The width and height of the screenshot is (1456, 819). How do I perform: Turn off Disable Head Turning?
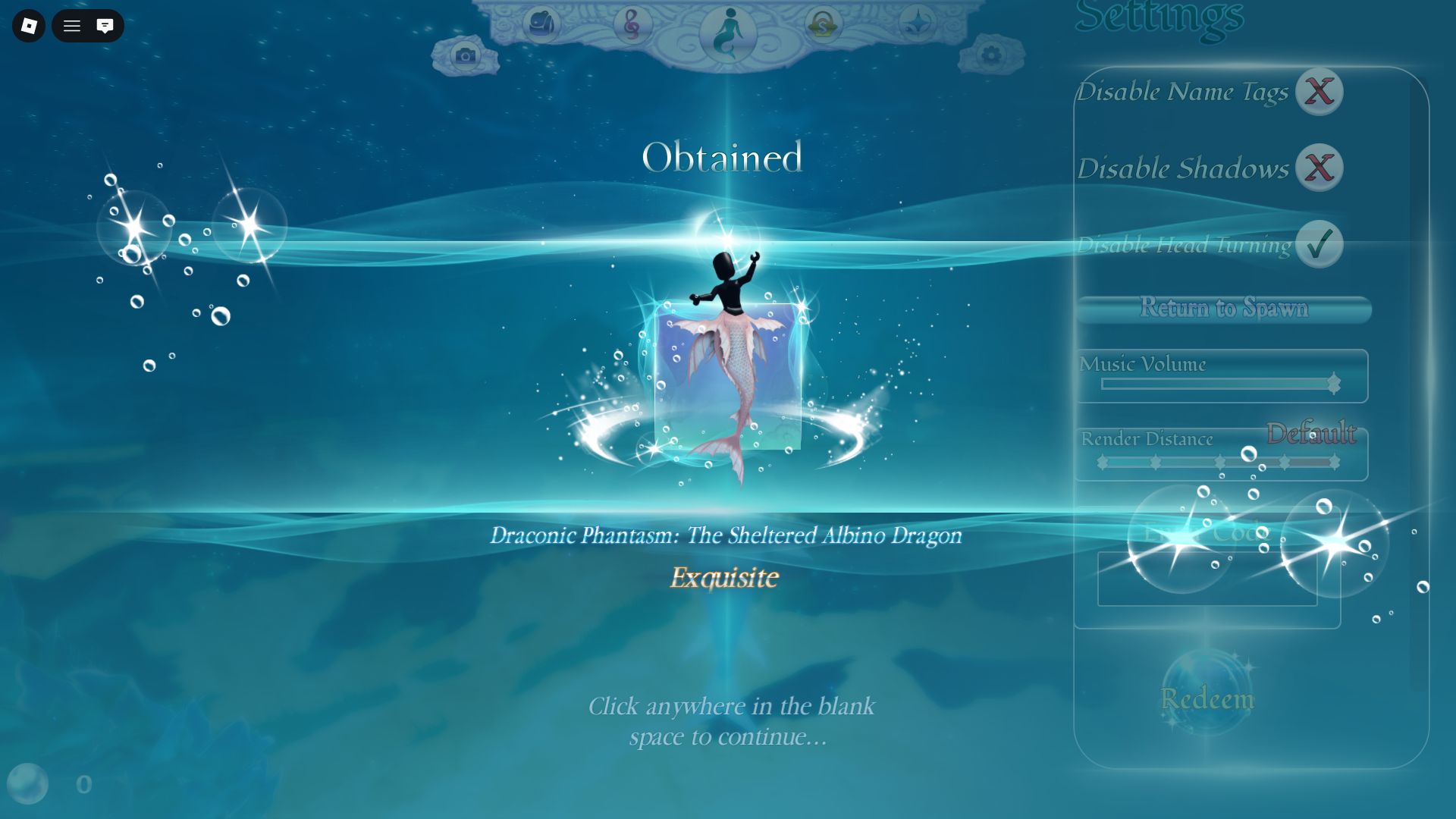(1319, 244)
